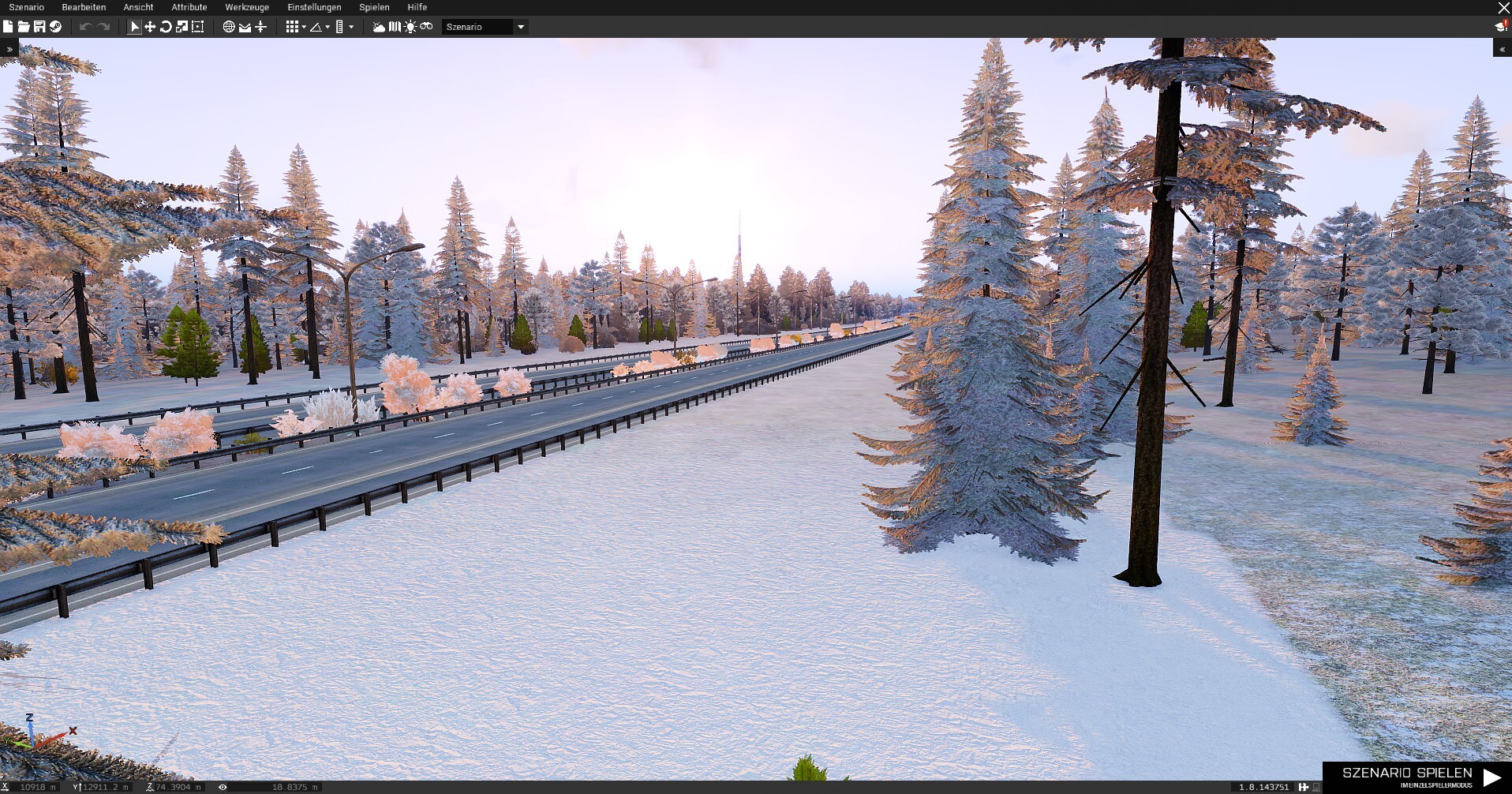Open the Werkzeuge menu
The image size is (1512, 794).
tap(247, 7)
